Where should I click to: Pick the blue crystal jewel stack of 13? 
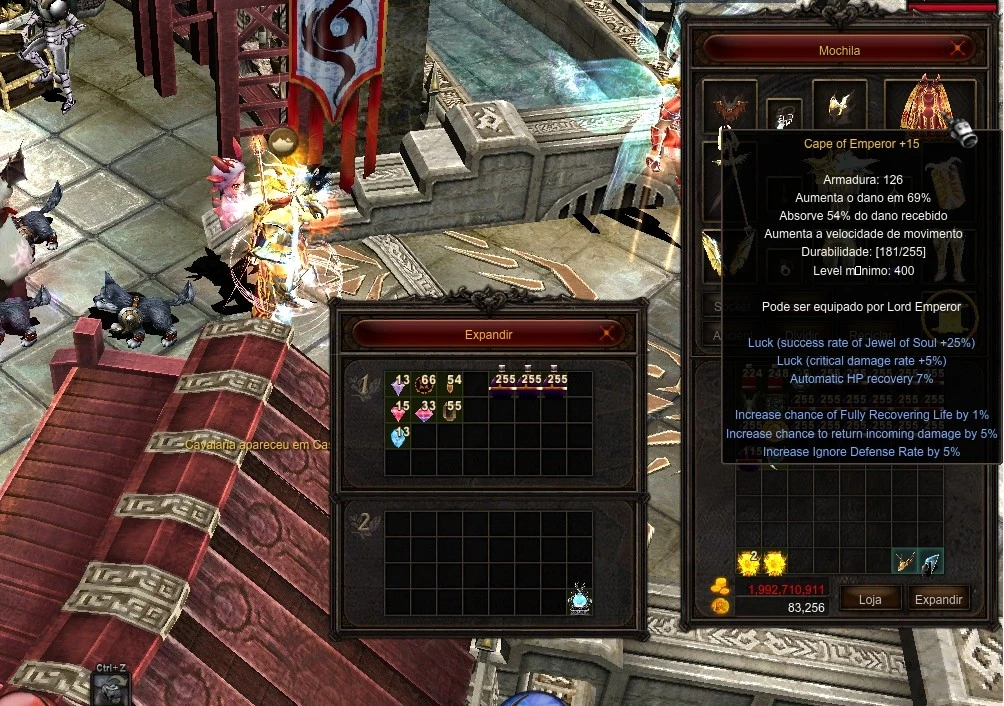(399, 438)
